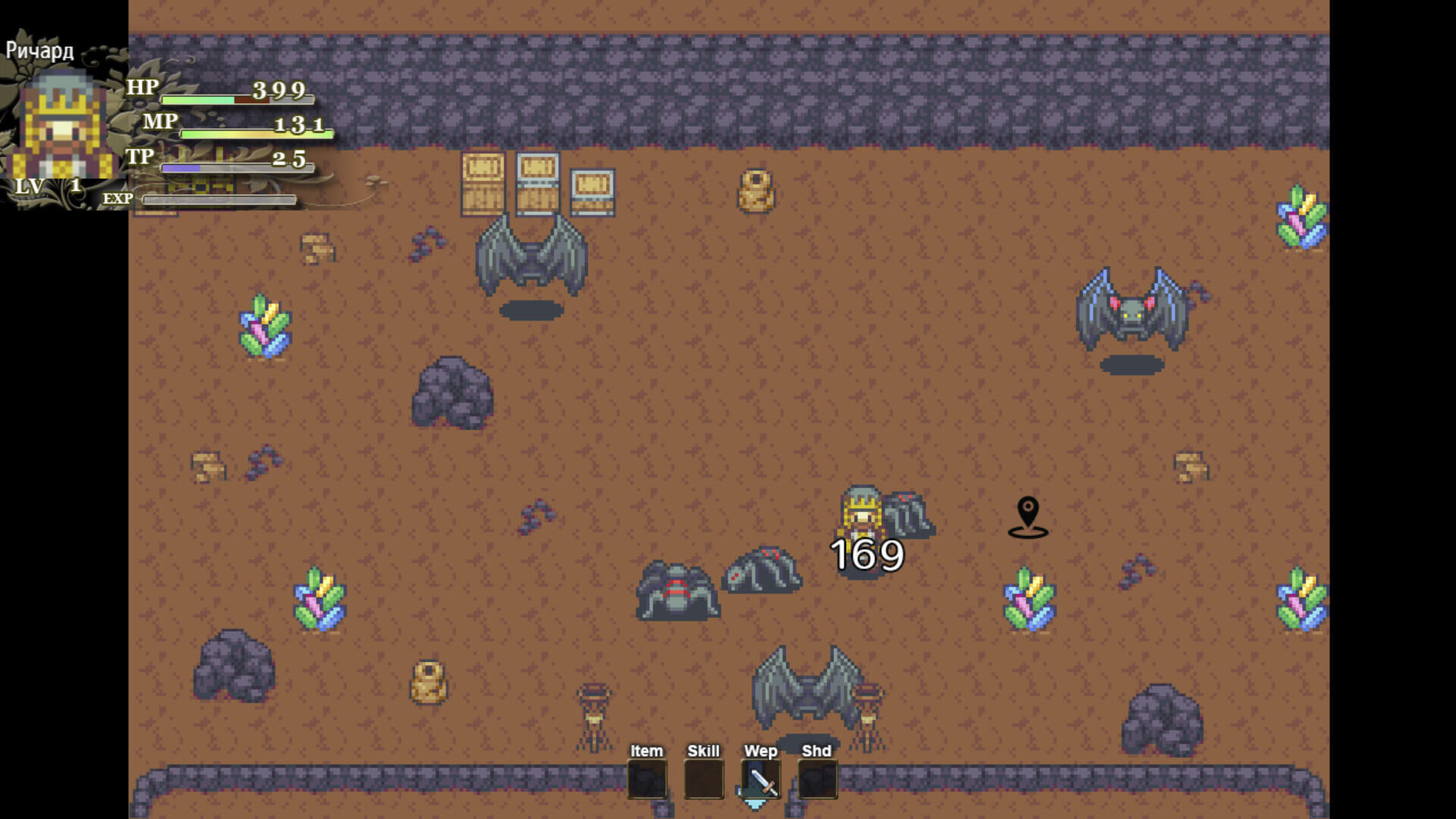Open the Shd shield slot
This screenshot has width=1456, height=819.
click(x=817, y=779)
